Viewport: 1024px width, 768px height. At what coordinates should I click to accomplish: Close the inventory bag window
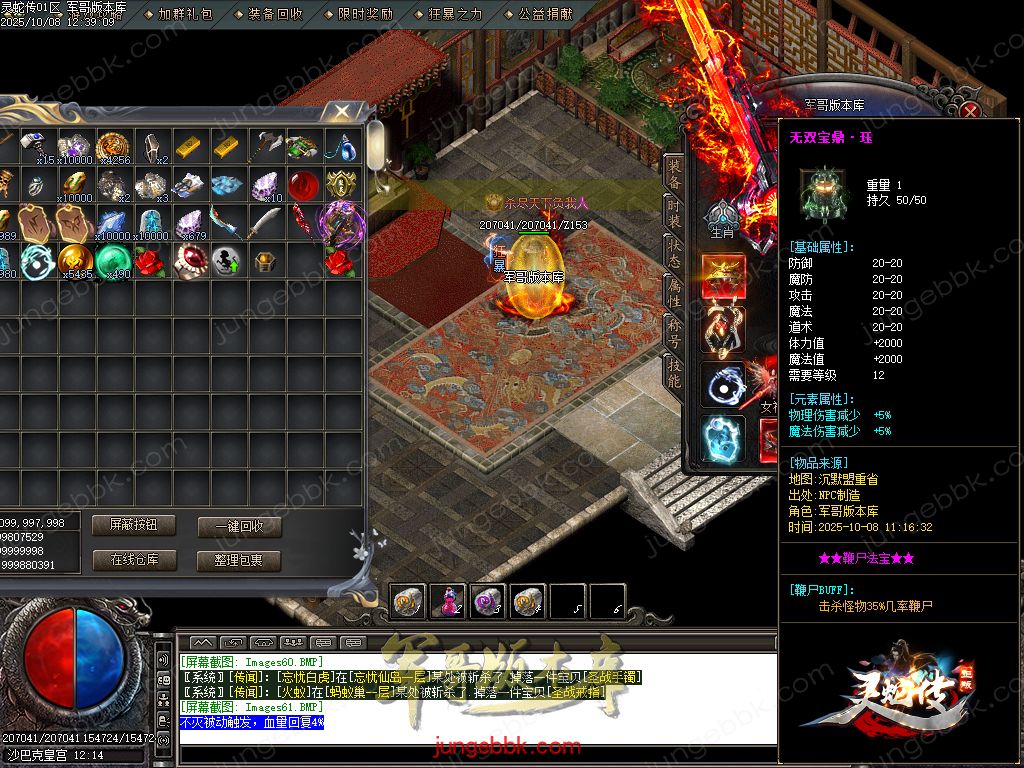(x=343, y=111)
